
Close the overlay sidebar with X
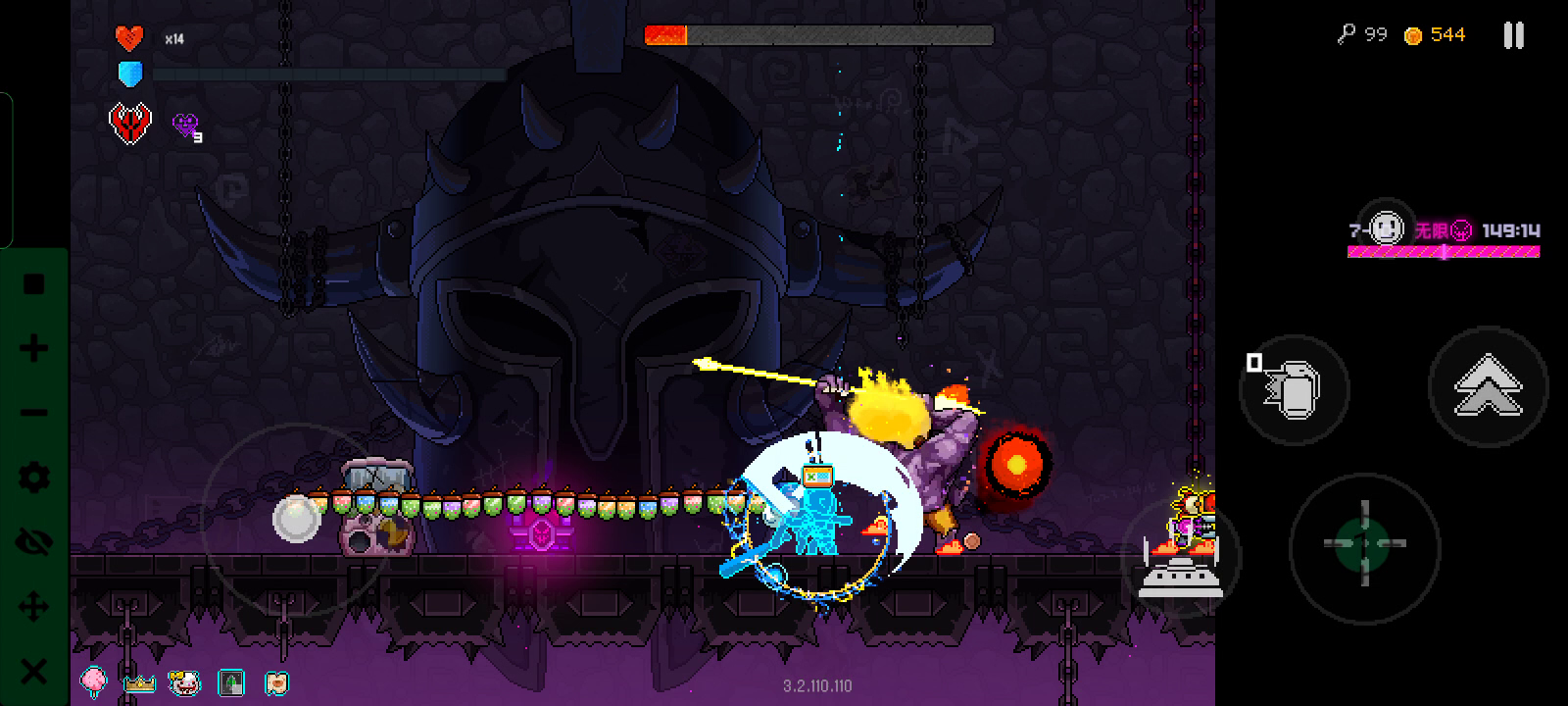point(34,672)
